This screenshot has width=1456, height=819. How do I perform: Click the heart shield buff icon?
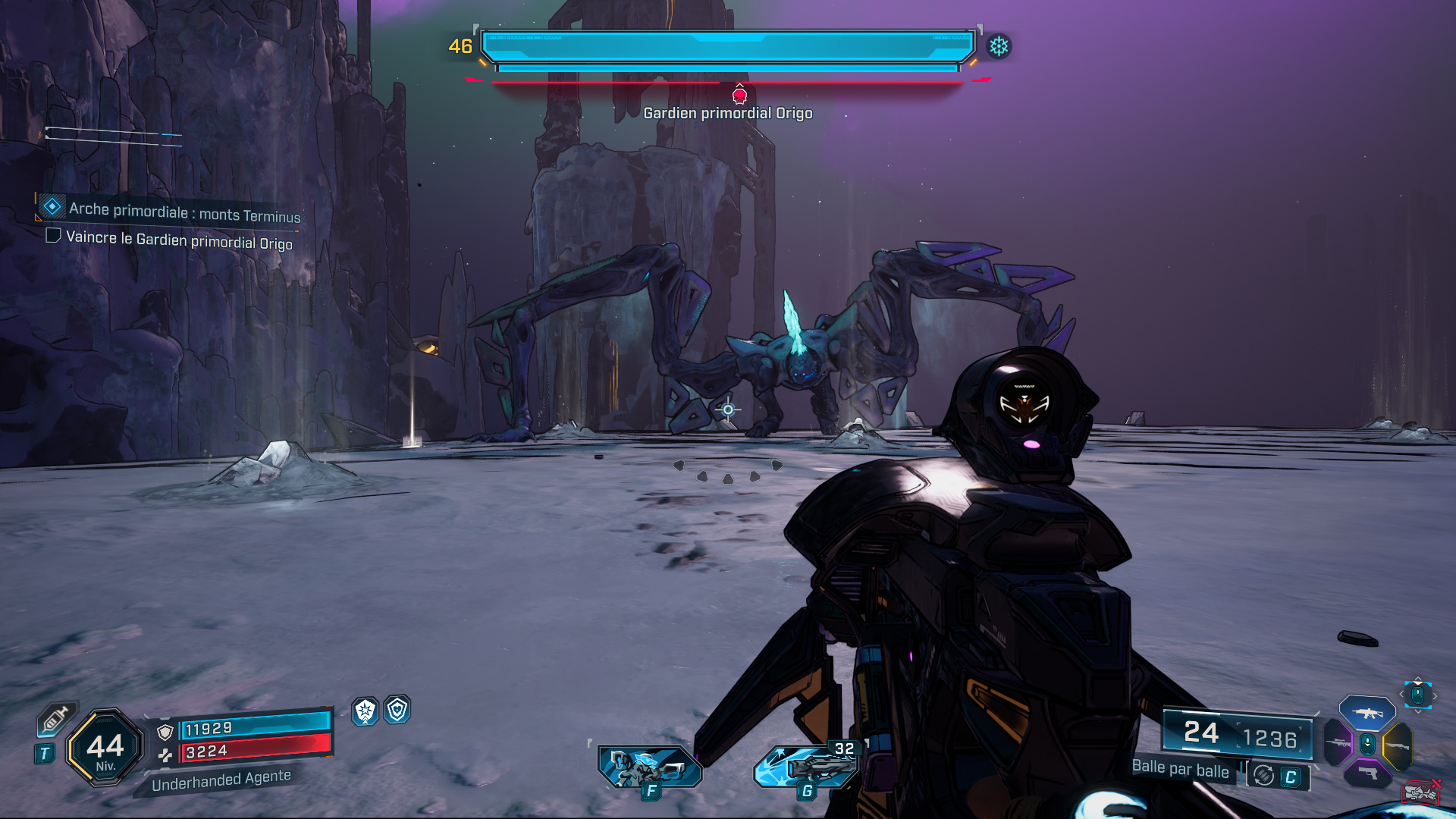(x=397, y=710)
